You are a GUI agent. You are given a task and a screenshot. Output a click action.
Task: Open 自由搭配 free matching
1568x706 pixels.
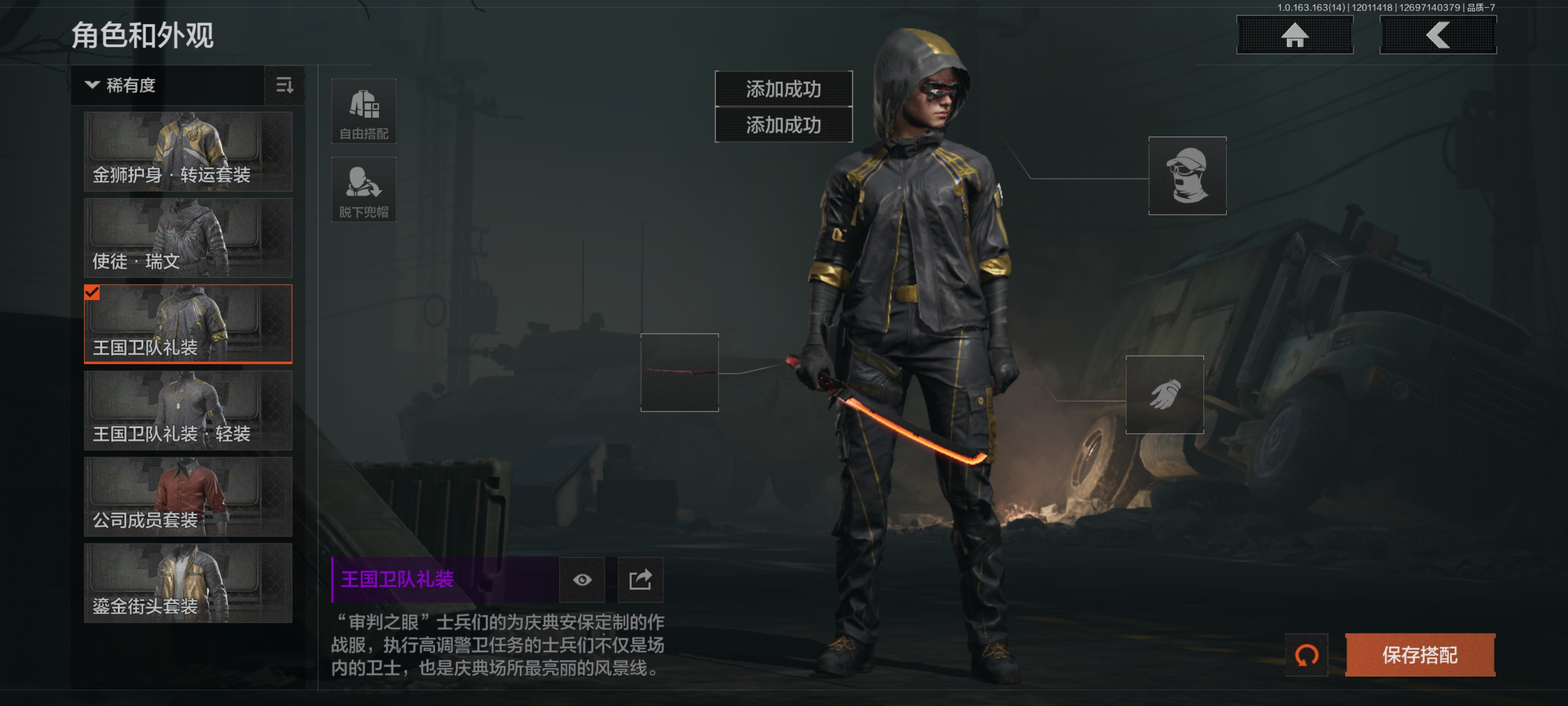point(363,112)
